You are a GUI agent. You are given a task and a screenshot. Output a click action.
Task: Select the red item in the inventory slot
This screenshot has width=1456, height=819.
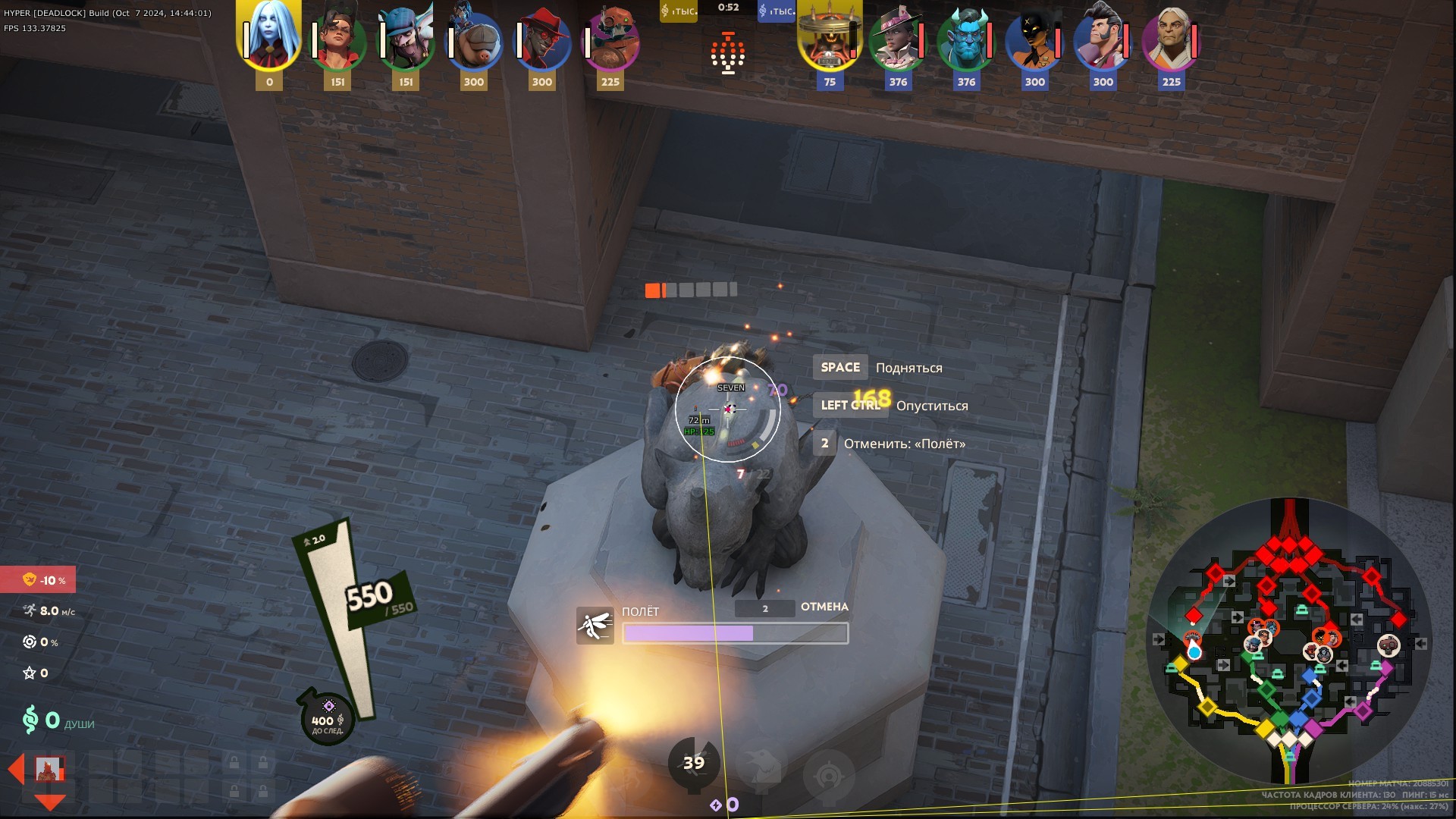pos(50,770)
